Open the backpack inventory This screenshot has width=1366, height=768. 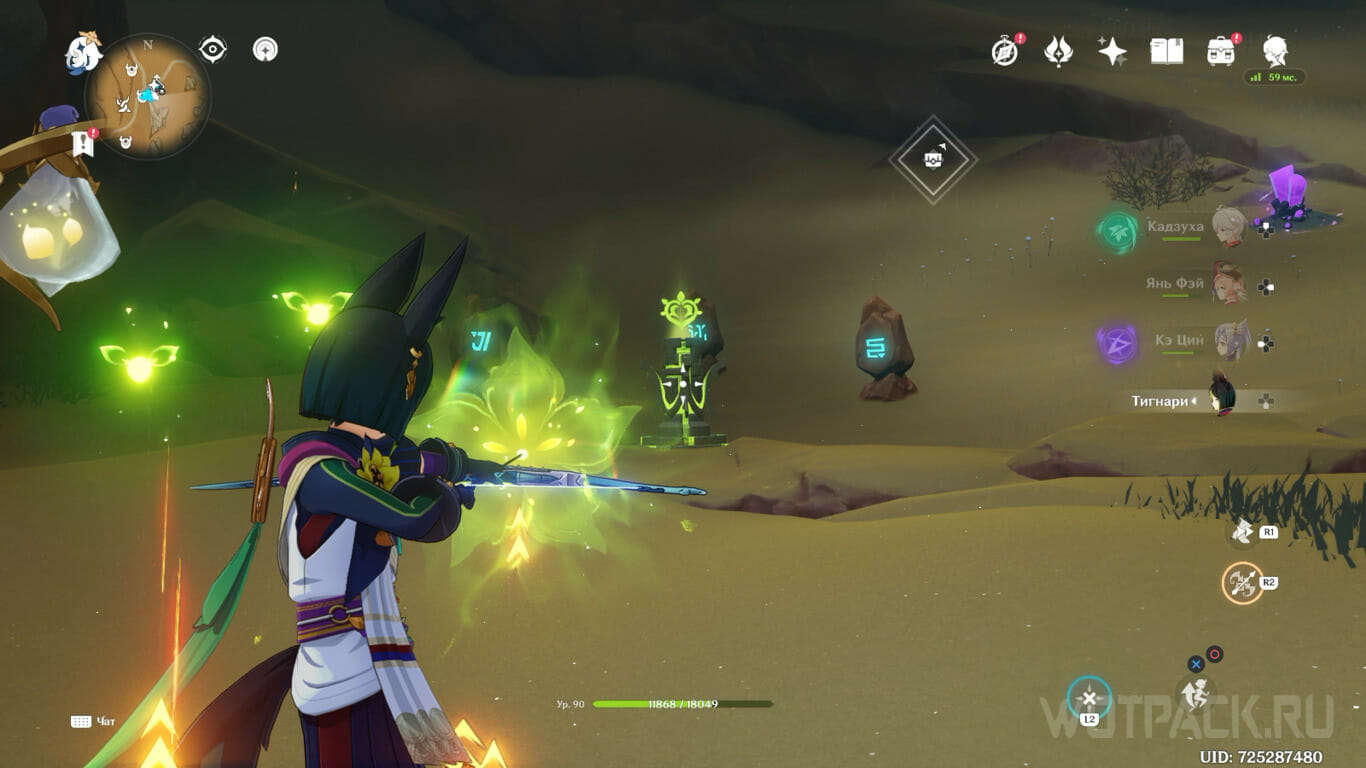coord(1220,51)
